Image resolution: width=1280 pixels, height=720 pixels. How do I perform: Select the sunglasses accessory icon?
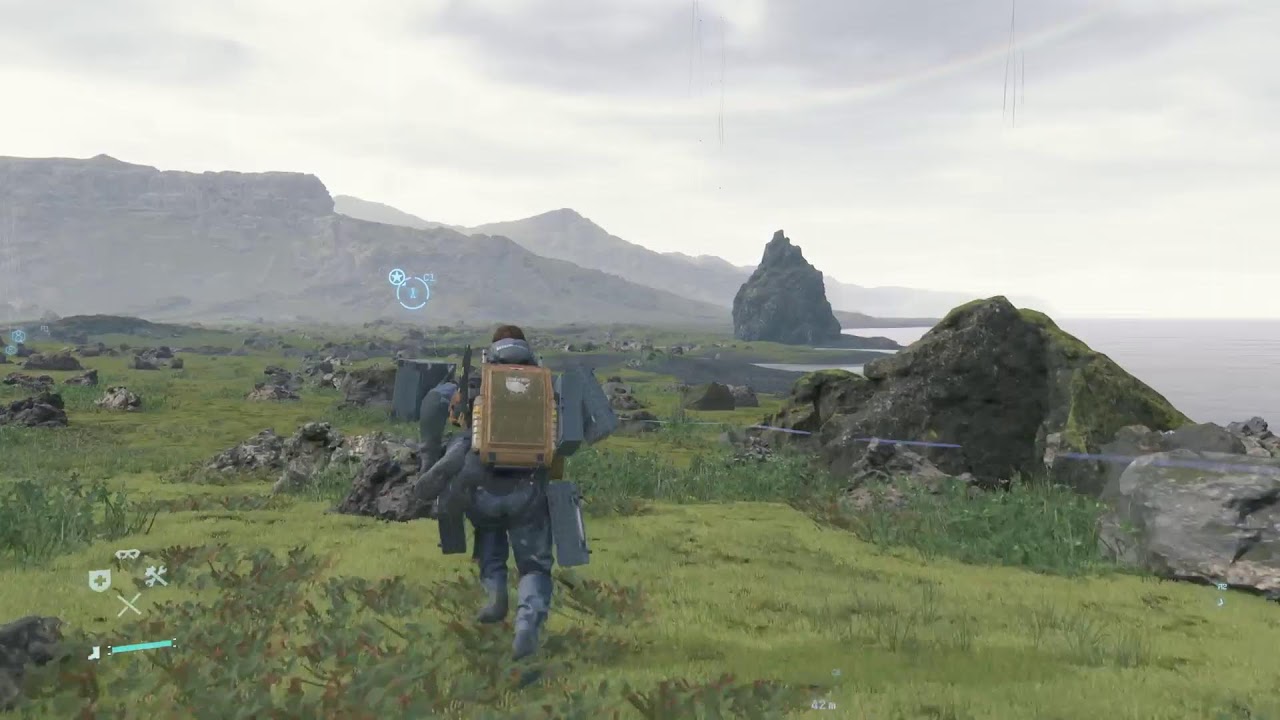(127, 555)
